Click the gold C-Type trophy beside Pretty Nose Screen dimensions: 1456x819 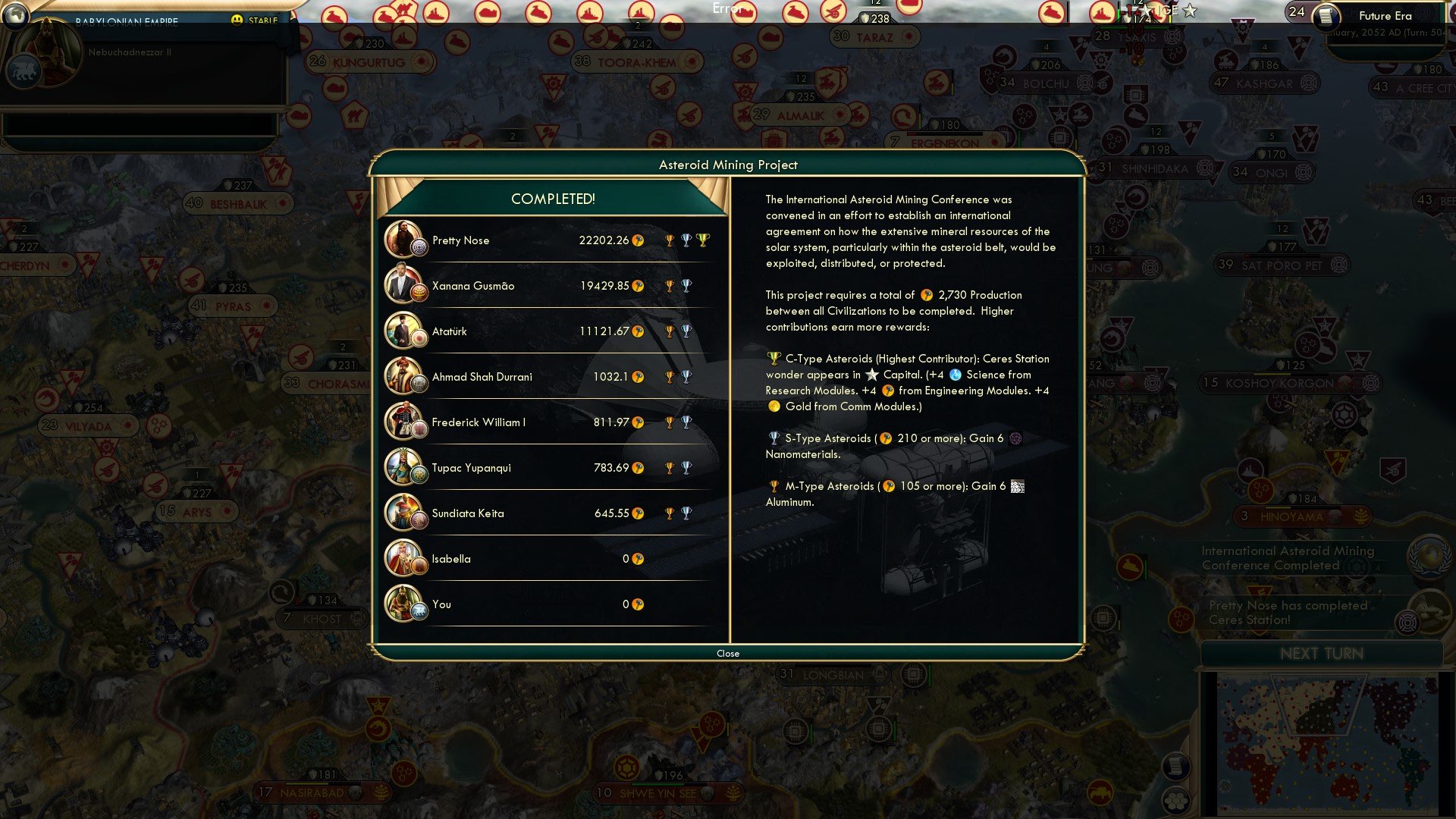(x=701, y=240)
